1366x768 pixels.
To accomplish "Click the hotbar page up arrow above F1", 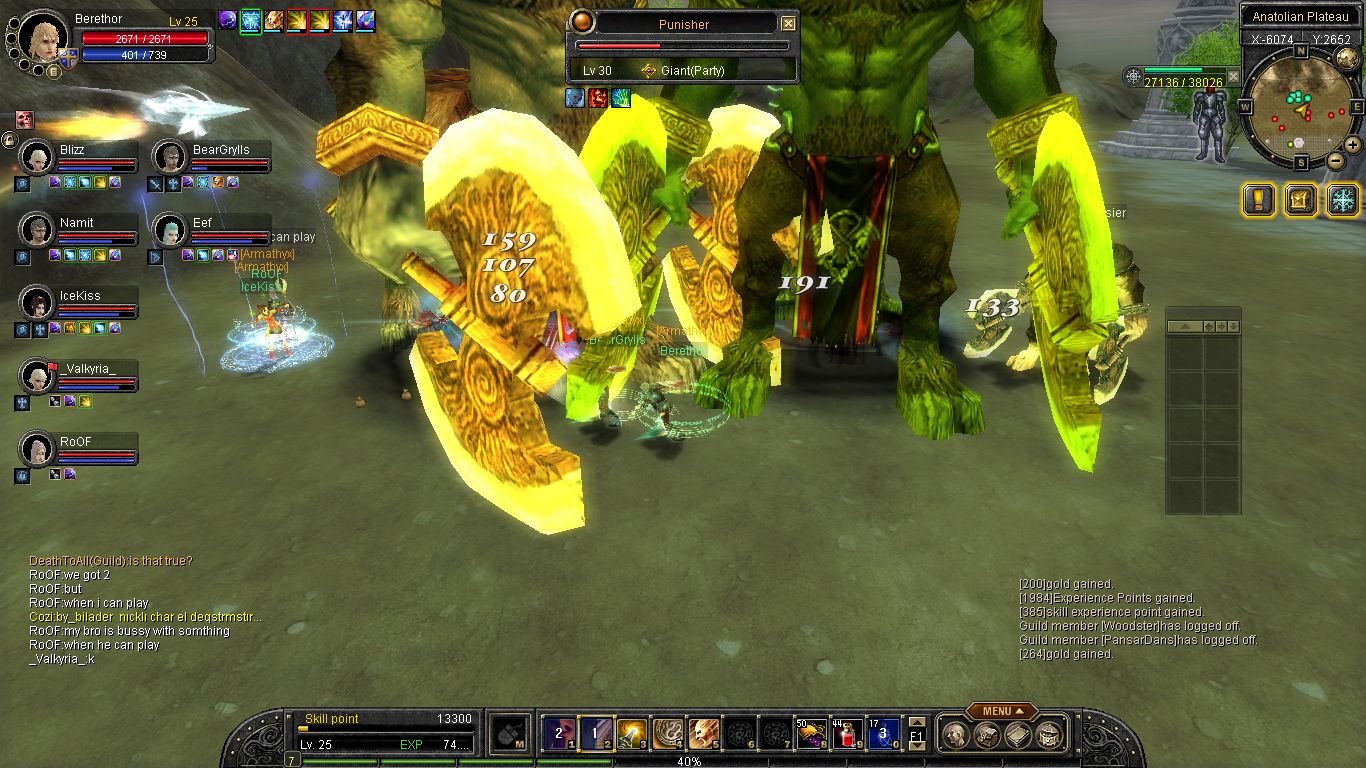I will tap(916, 722).
